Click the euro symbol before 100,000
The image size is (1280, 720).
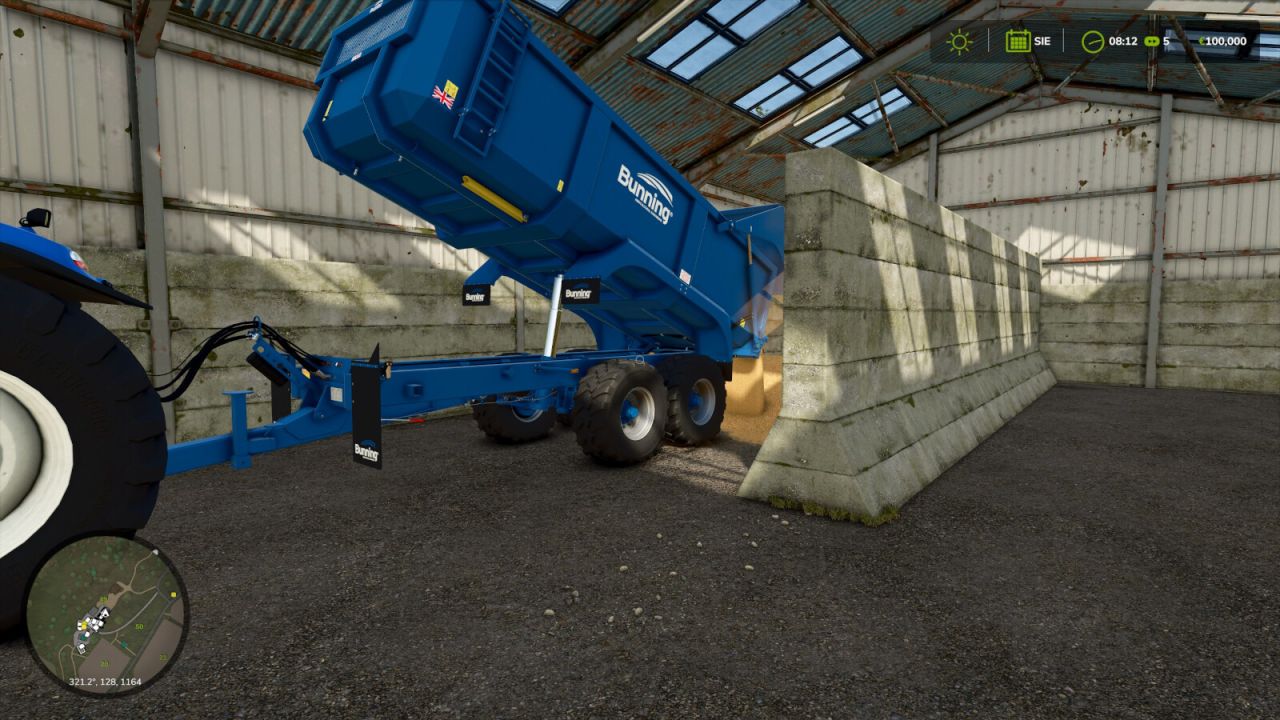[1203, 41]
